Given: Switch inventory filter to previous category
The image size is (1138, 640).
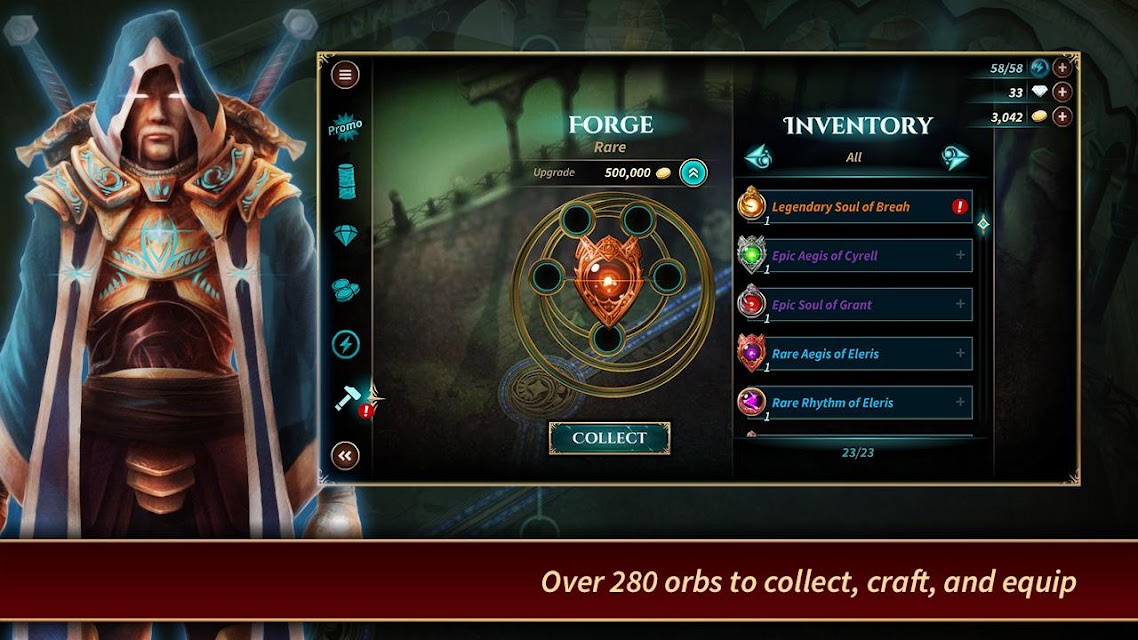Looking at the screenshot, I should 759,157.
